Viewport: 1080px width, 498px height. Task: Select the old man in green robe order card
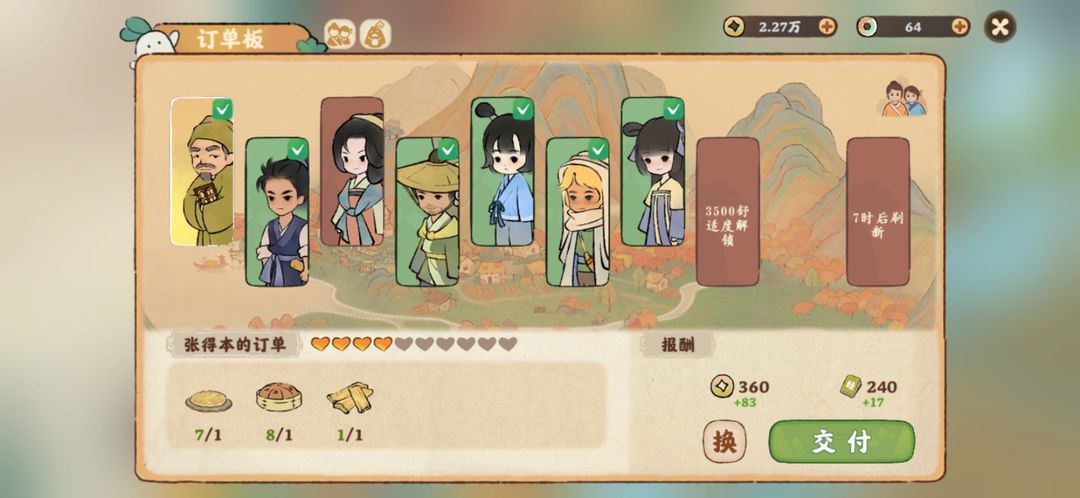point(203,172)
